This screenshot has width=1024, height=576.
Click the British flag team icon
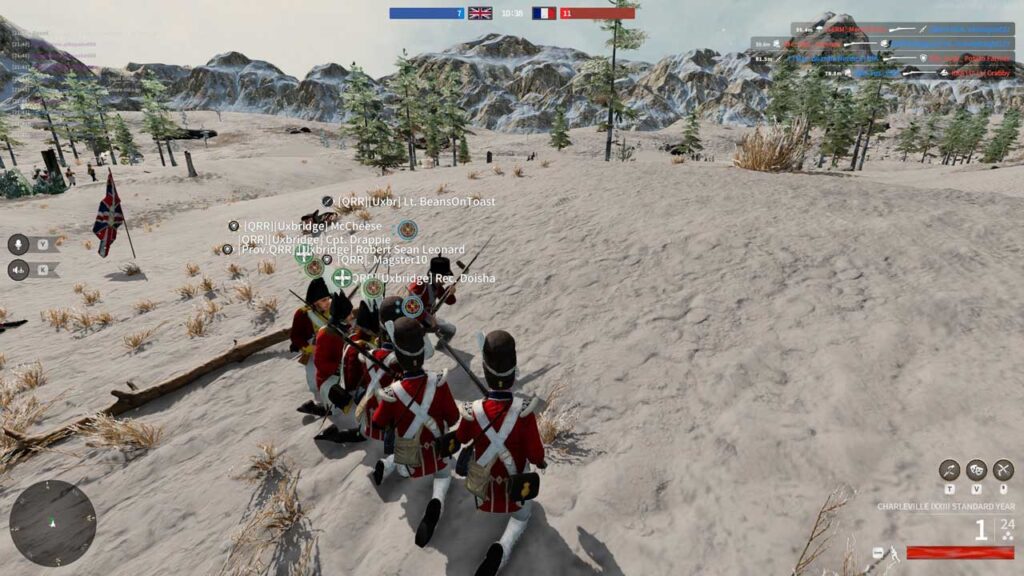[480, 13]
